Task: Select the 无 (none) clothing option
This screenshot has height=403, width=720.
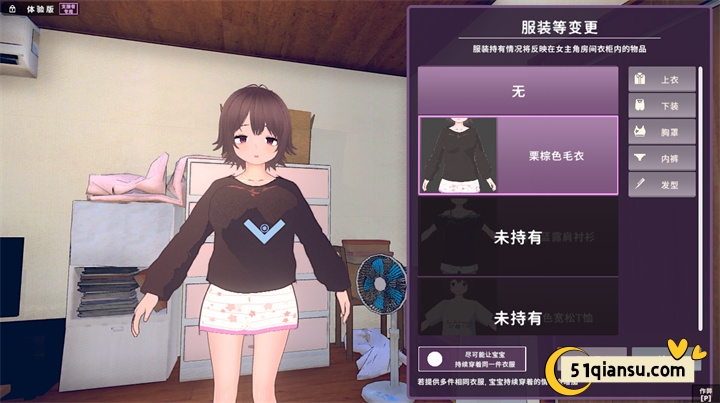Action: coord(518,91)
